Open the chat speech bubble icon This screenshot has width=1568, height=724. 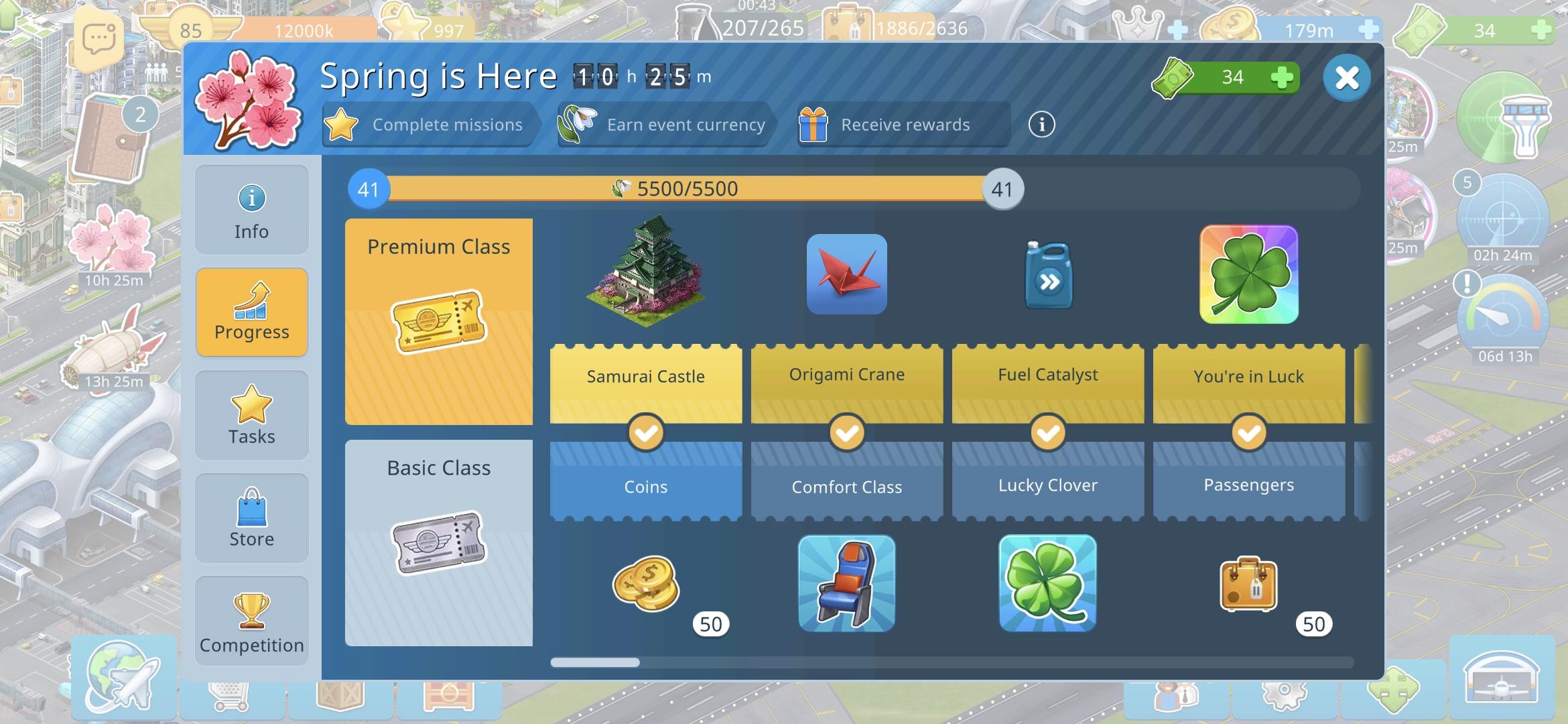(x=99, y=39)
